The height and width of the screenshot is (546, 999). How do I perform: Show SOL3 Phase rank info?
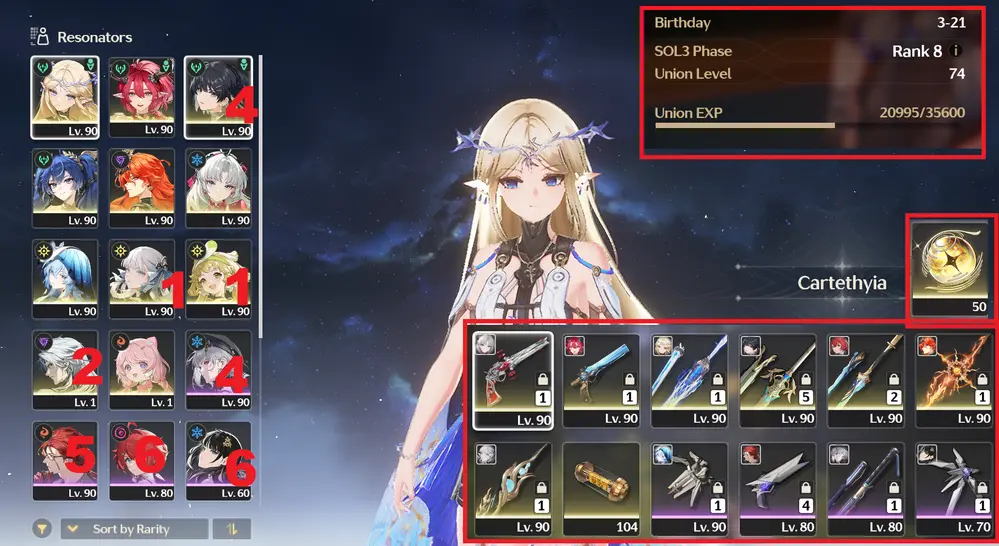coord(957,51)
